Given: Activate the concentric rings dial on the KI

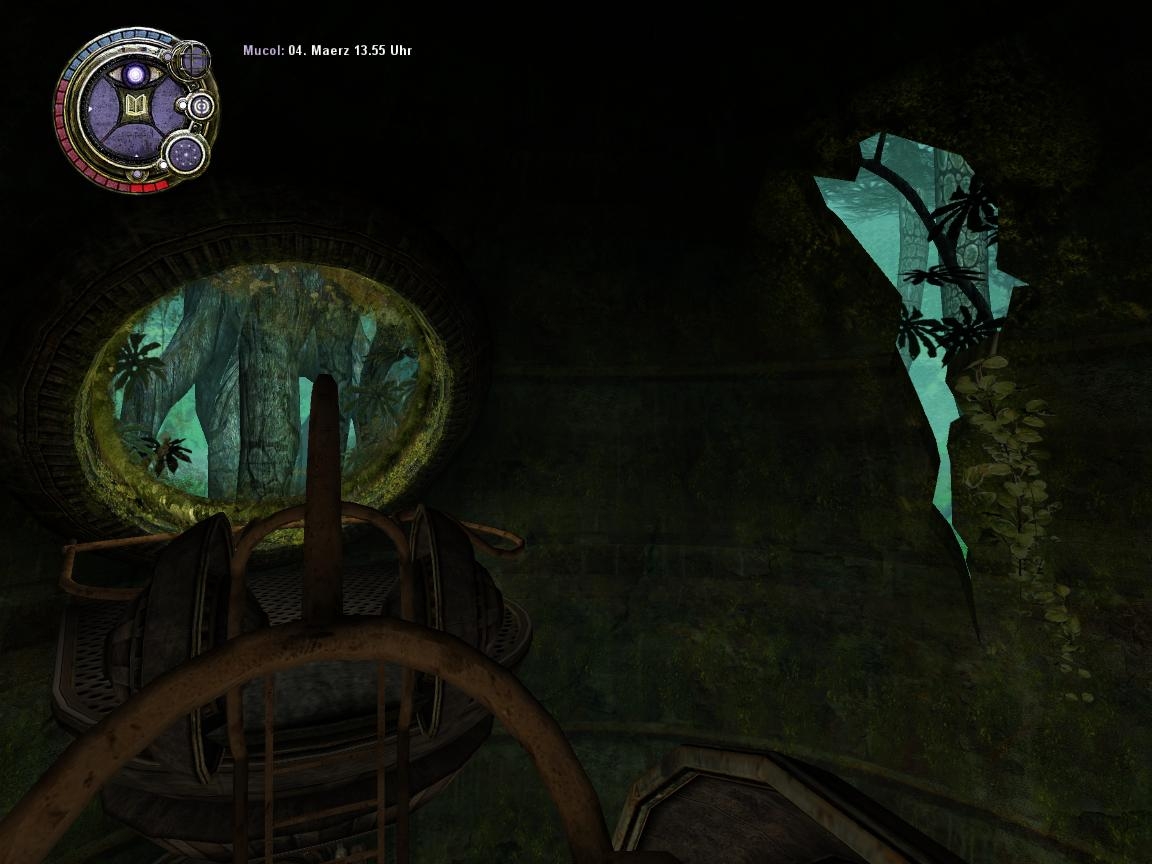Looking at the screenshot, I should coord(200,106).
